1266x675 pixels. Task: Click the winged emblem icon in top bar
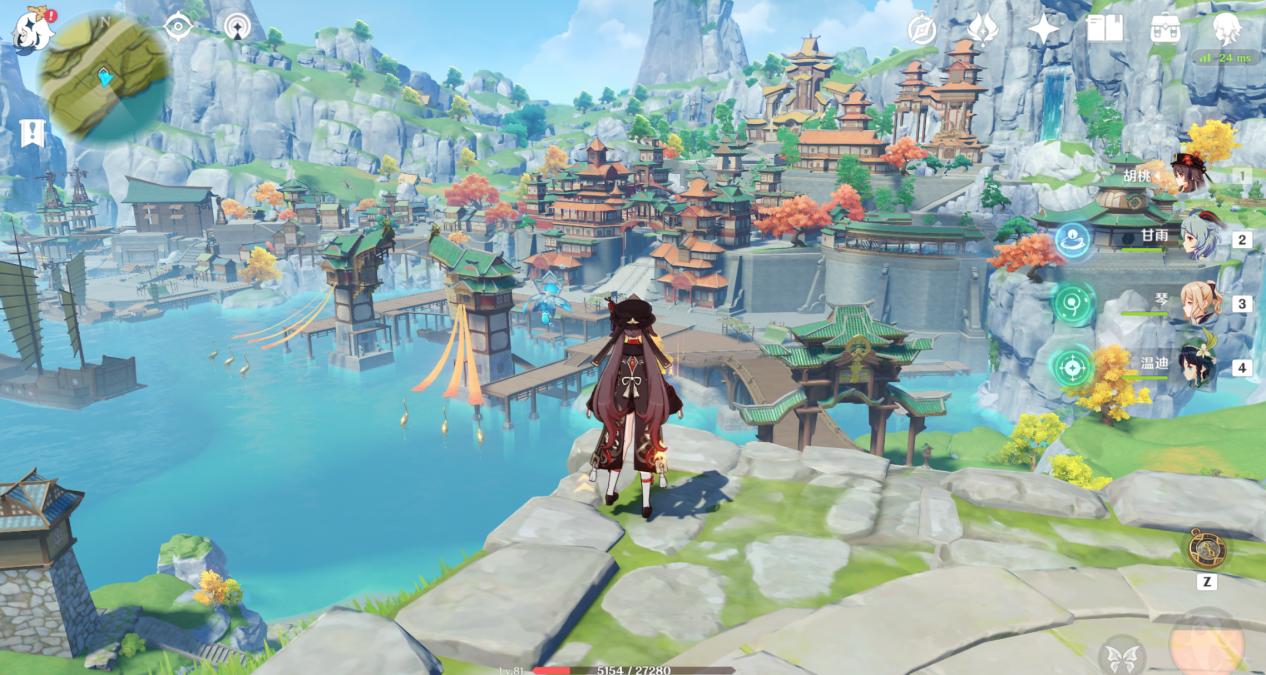pos(982,29)
